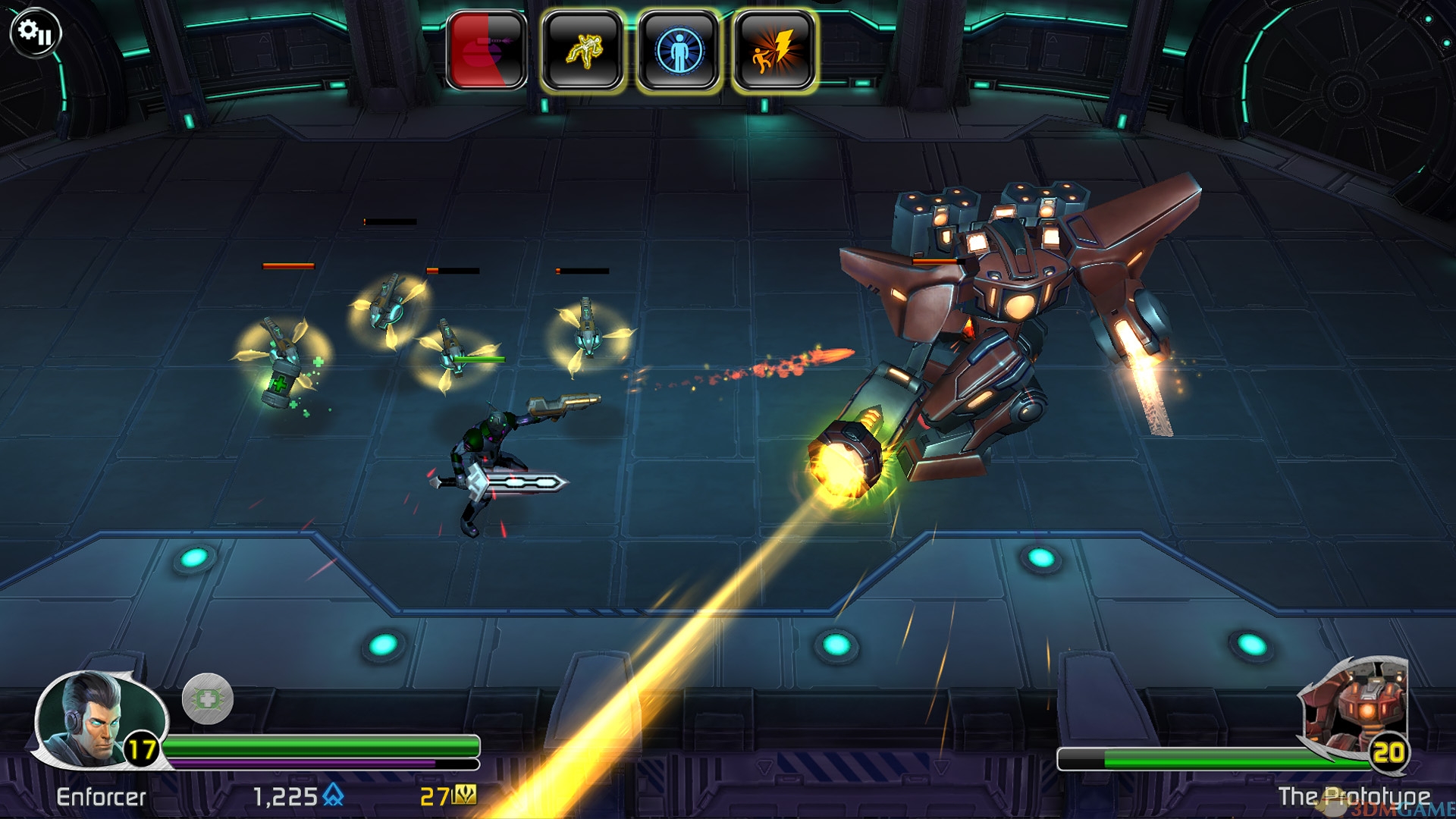Open the settings and pause menu
Viewport: 1456px width, 819px height.
point(35,33)
